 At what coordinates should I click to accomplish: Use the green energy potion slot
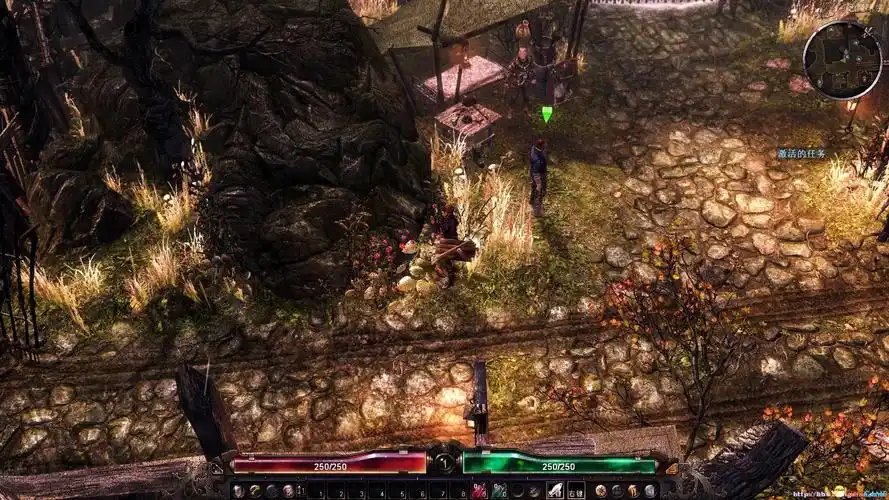[496, 491]
